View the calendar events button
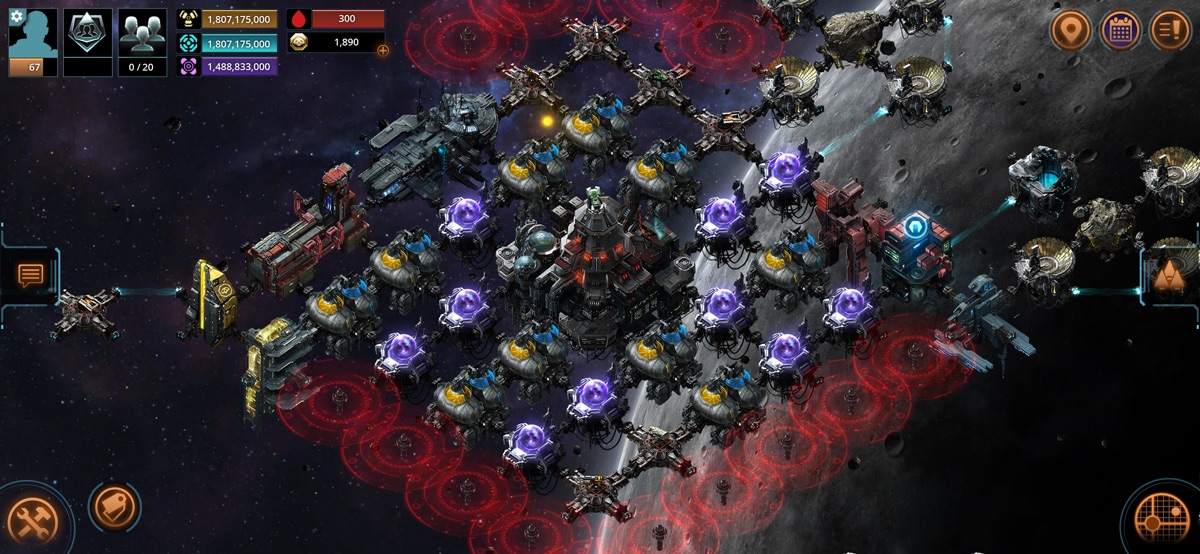 point(1120,30)
